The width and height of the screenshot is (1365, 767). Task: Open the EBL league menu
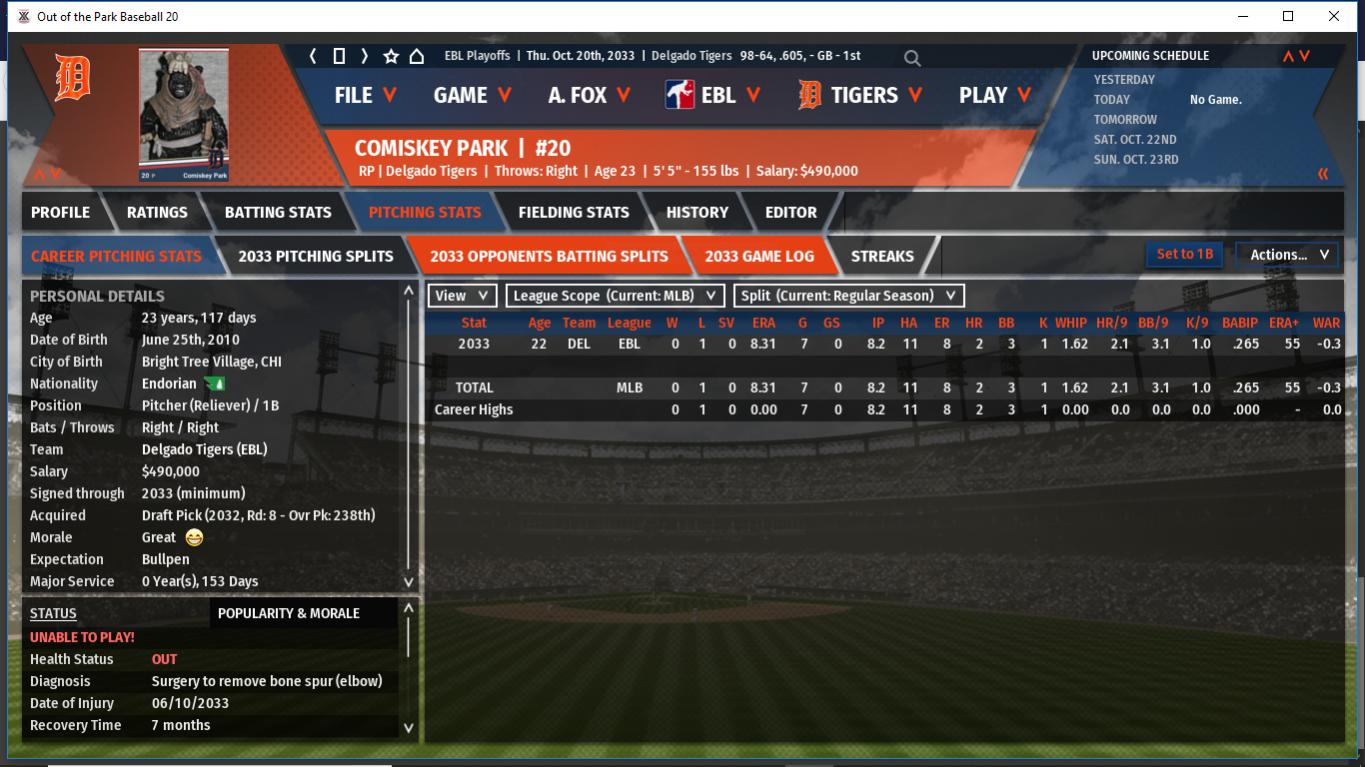713,95
